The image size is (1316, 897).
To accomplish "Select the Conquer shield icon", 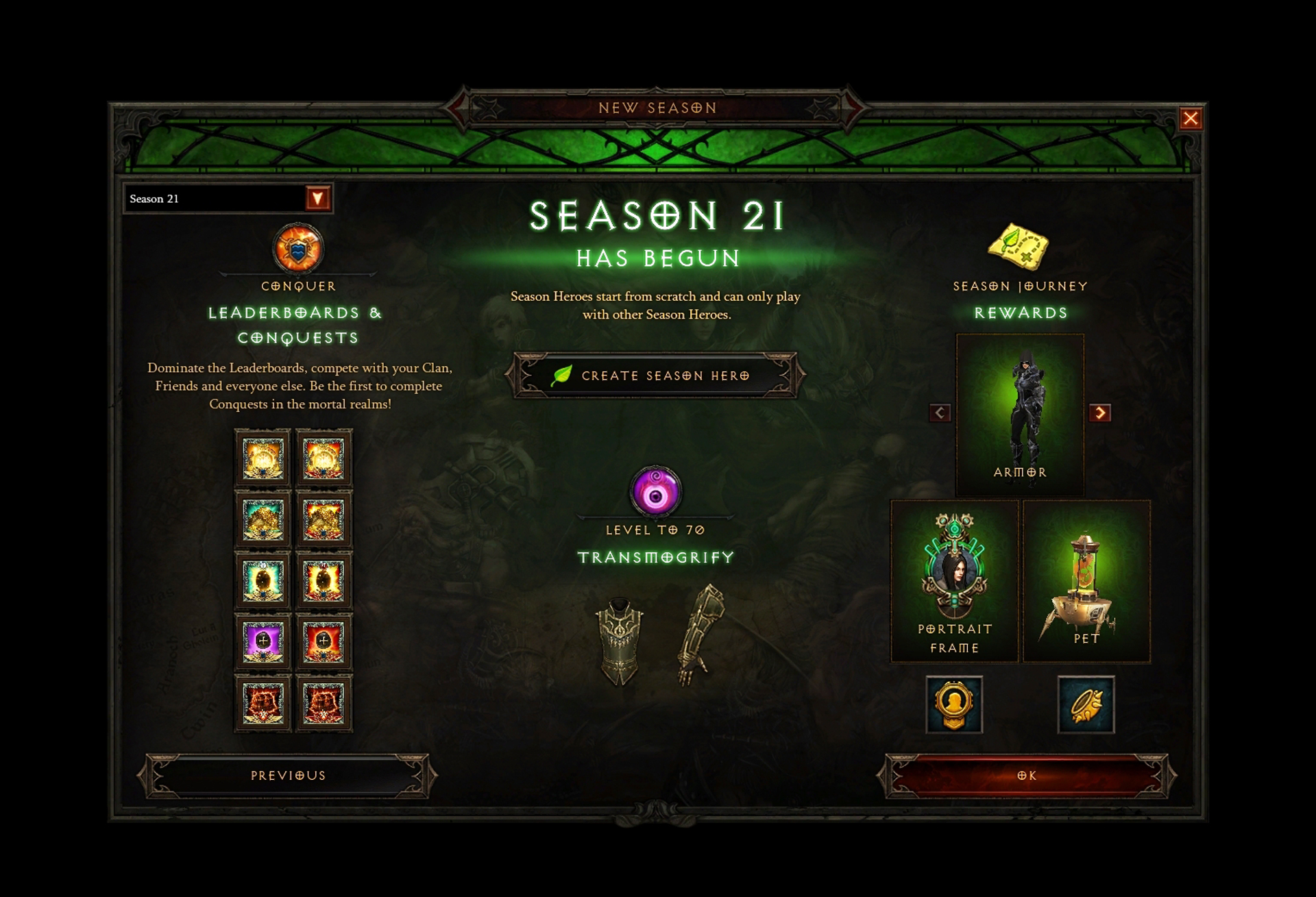I will point(297,248).
